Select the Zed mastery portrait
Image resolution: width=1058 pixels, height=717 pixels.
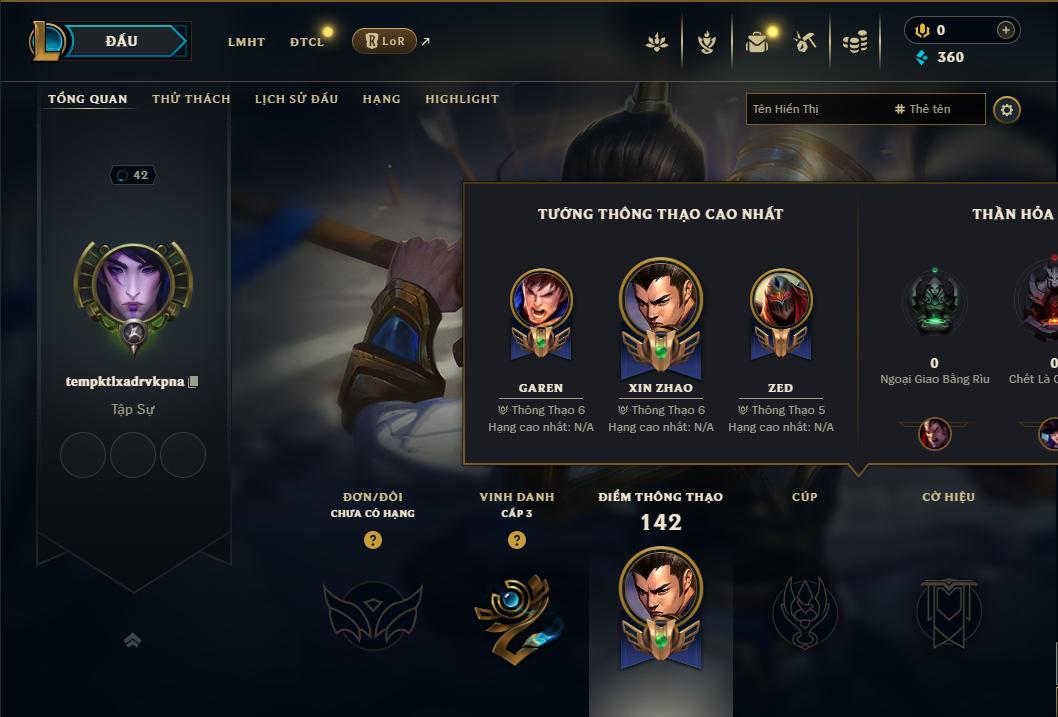pos(781,301)
